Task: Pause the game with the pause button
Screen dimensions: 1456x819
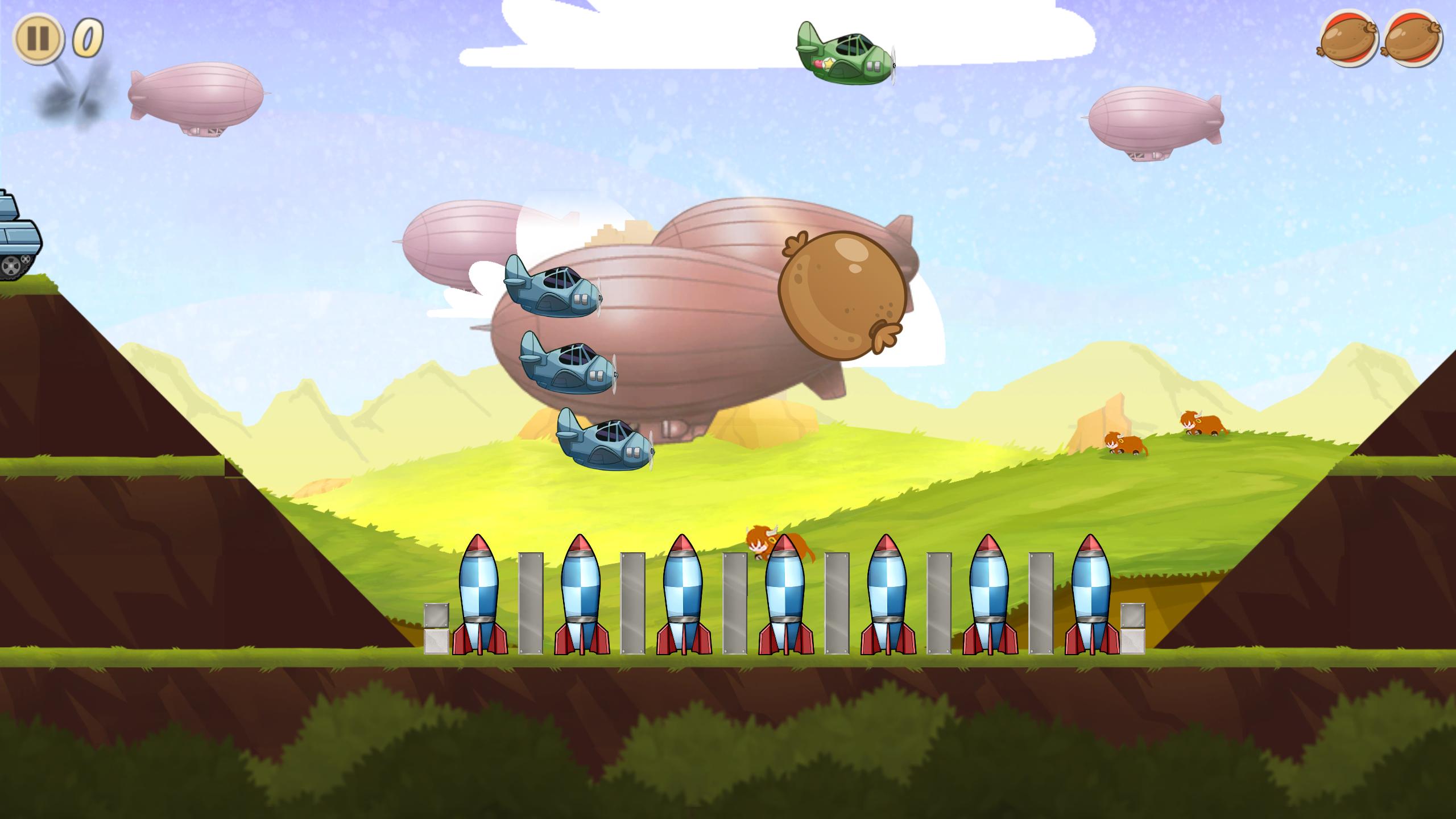Action: coord(38,39)
